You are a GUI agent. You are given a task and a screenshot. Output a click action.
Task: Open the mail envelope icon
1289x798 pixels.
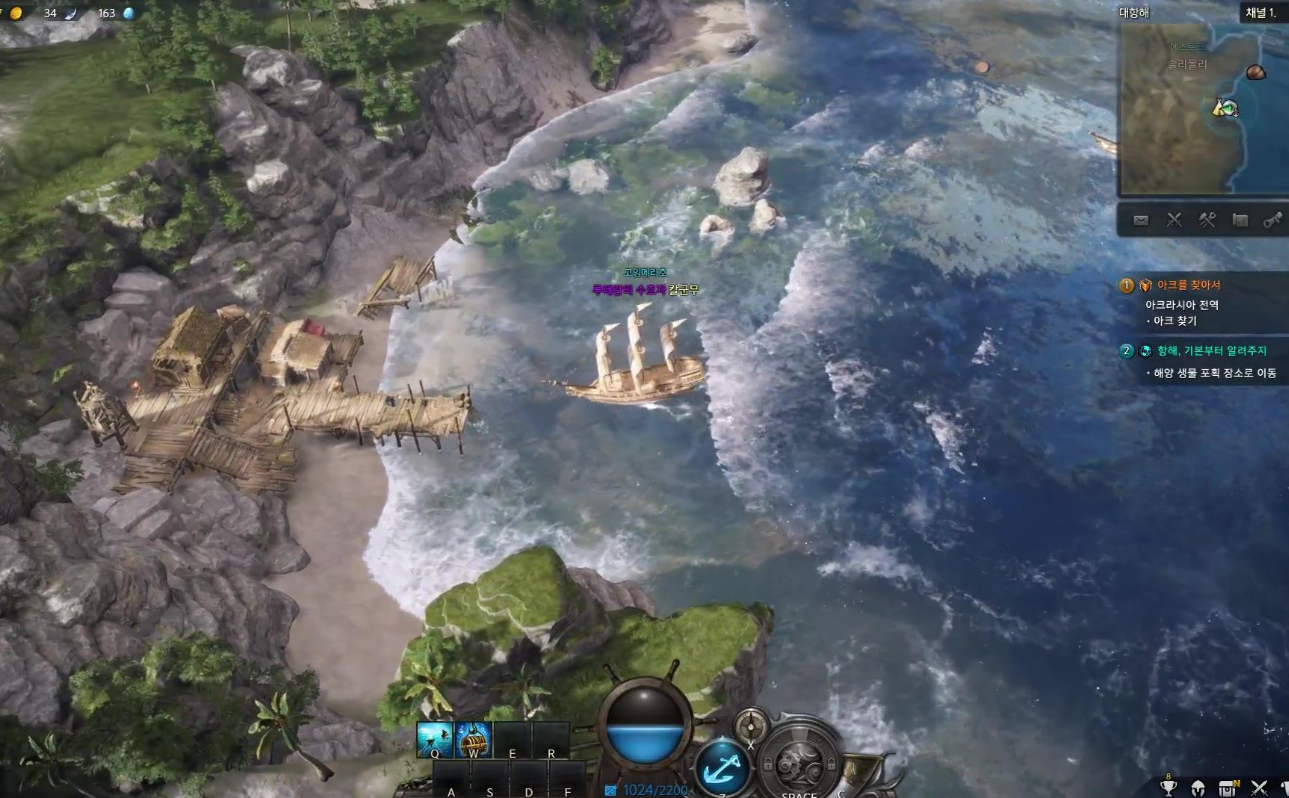pyautogui.click(x=1141, y=220)
